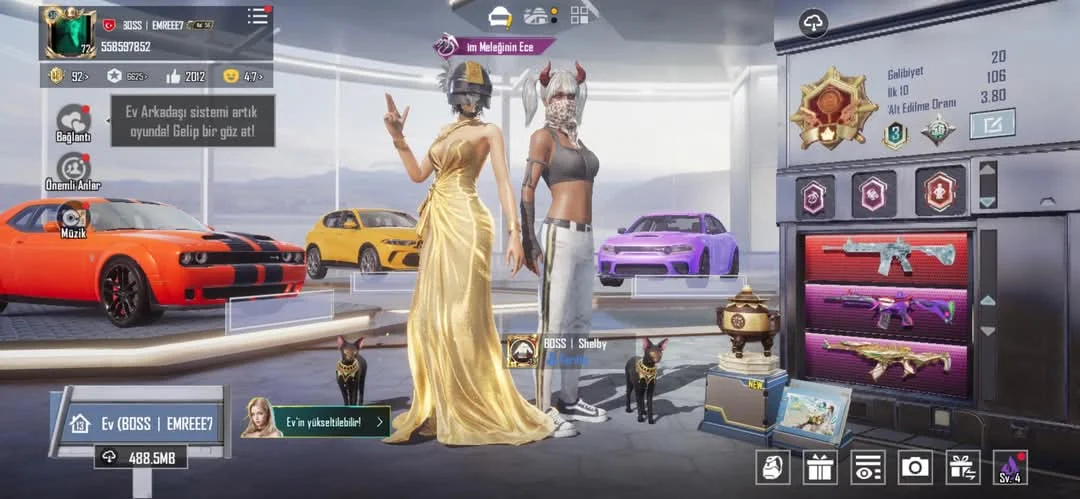Open the Bağlantı hearts icon
Viewport: 1080px width, 499px height.
(x=73, y=121)
